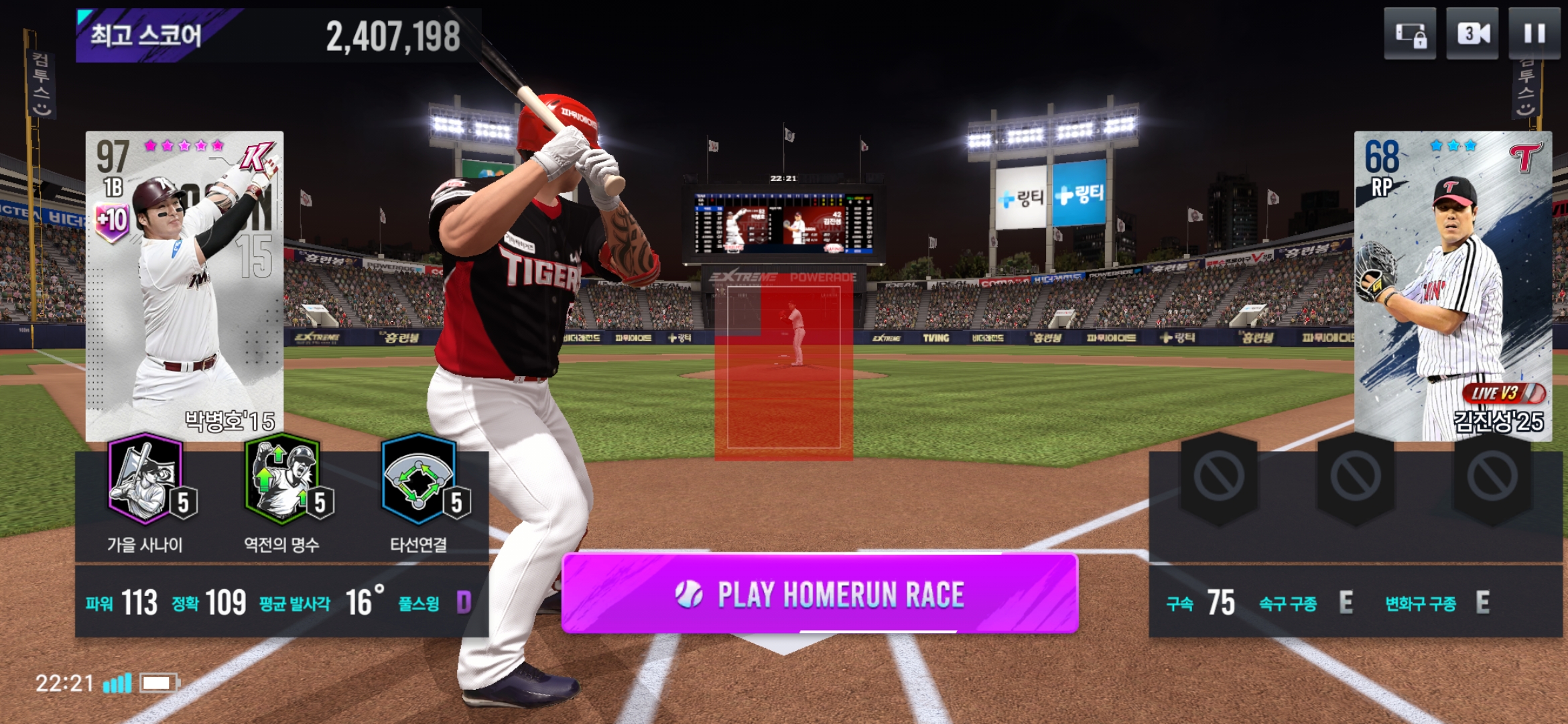Pause the game

click(x=1534, y=34)
